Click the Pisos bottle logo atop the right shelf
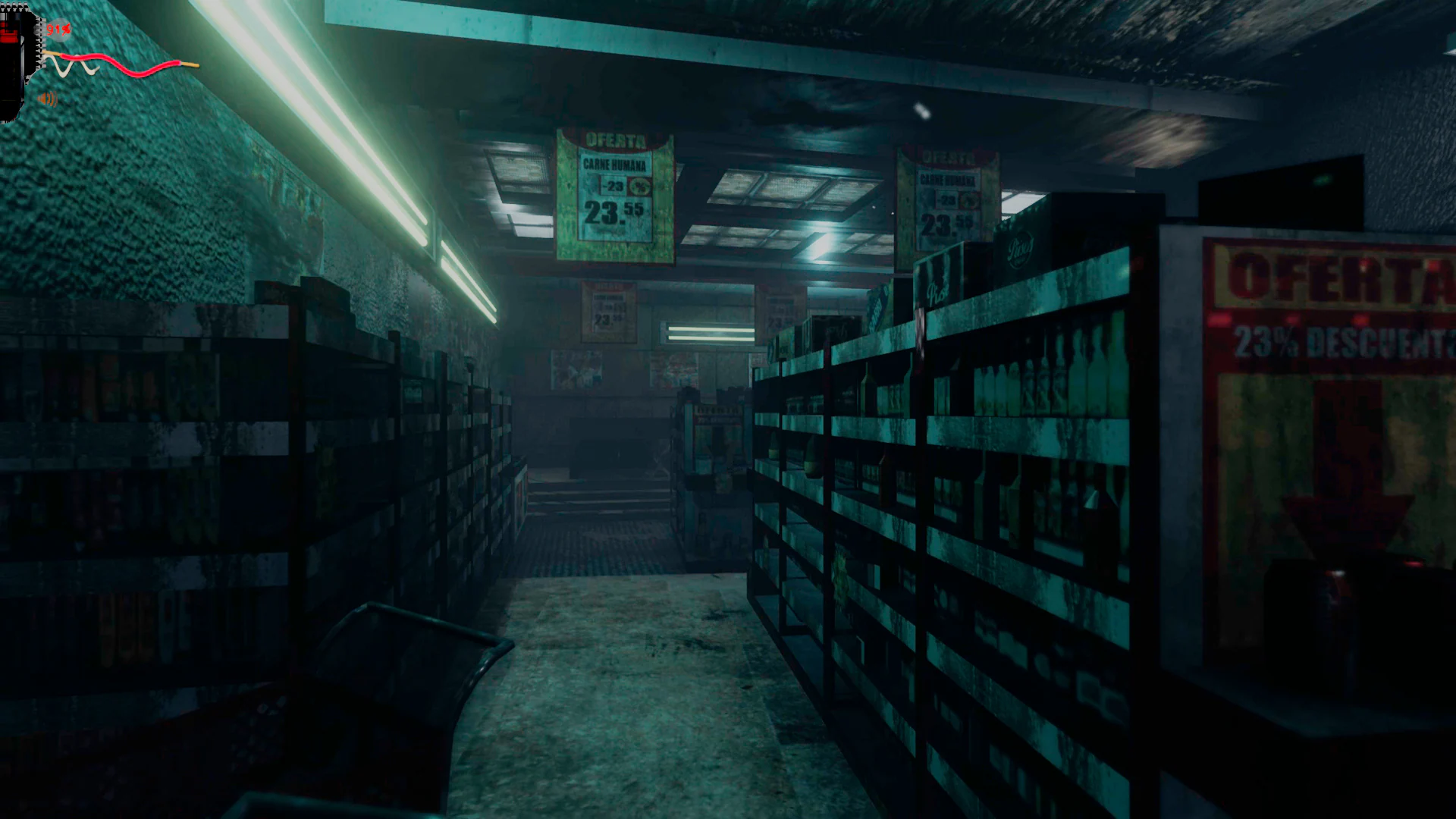Image resolution: width=1456 pixels, height=819 pixels. [x=1020, y=249]
